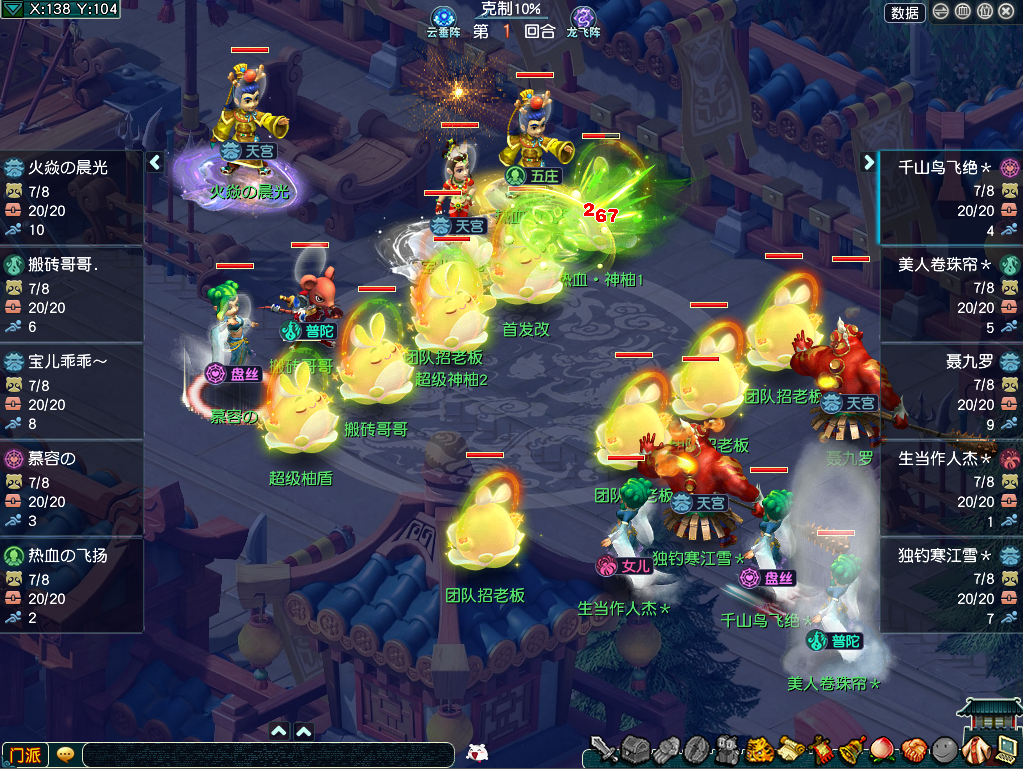Click the 门派 channel button
The height and width of the screenshot is (769, 1023).
(x=24, y=754)
